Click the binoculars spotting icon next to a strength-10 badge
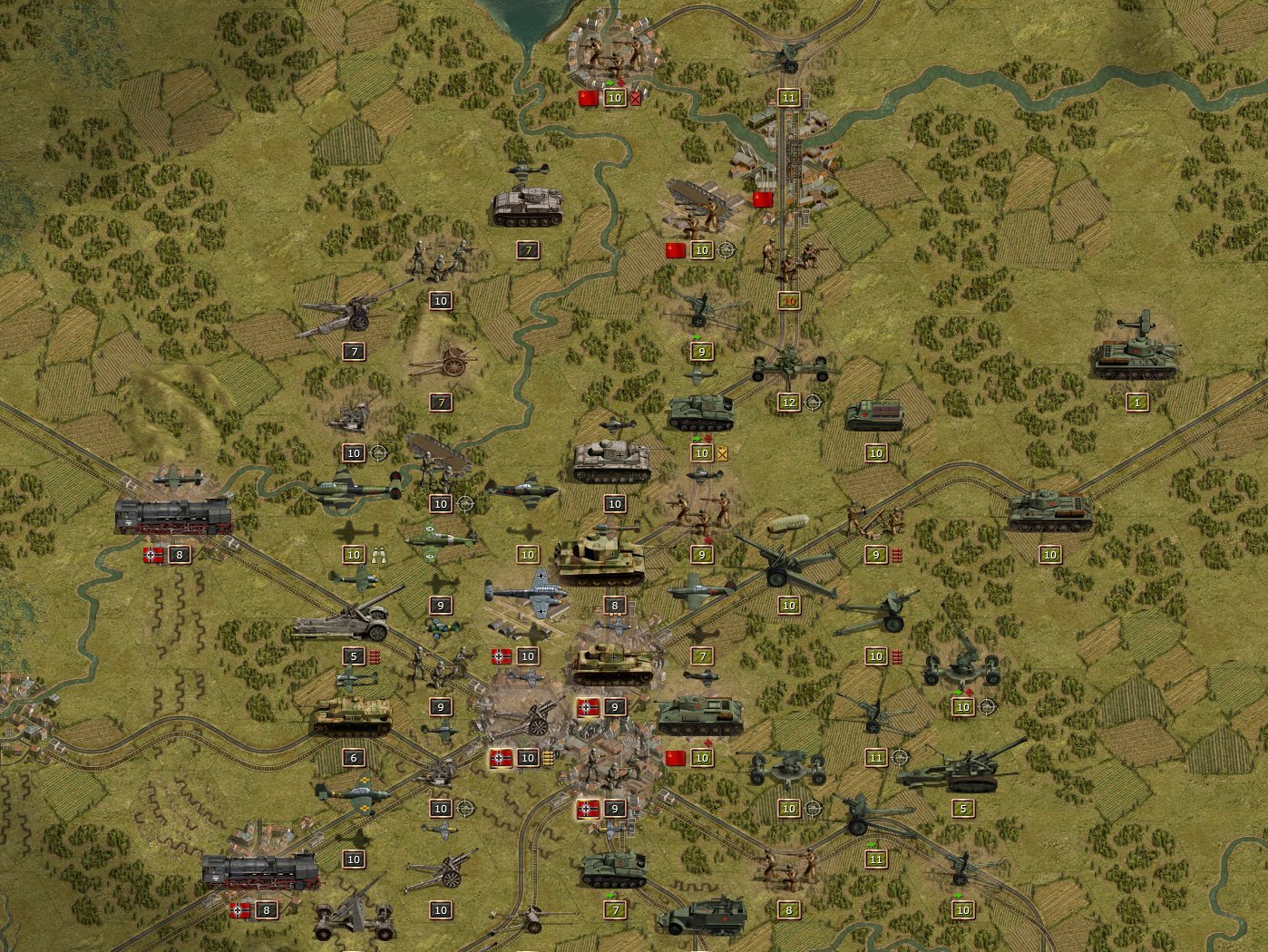 point(378,556)
